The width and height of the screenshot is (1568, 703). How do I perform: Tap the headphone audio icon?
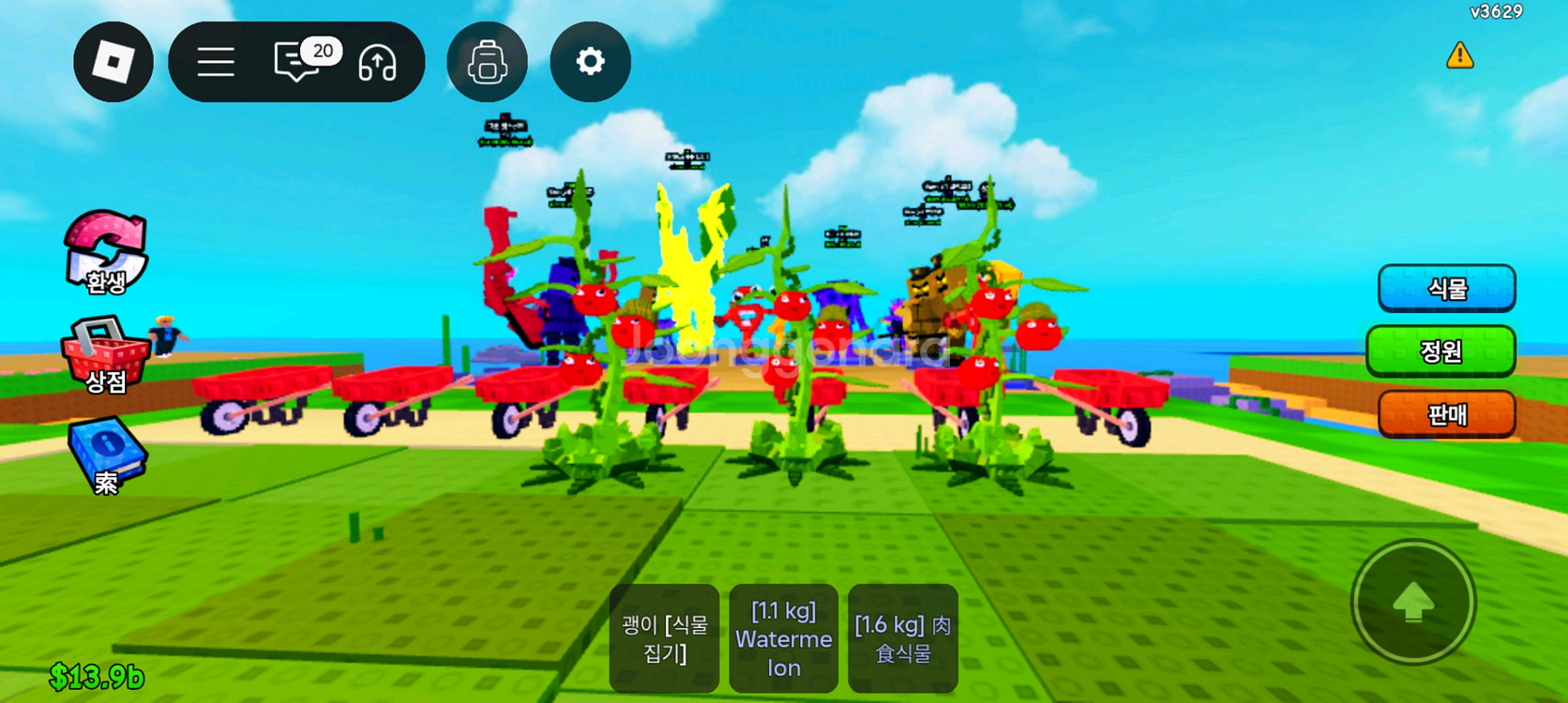377,63
